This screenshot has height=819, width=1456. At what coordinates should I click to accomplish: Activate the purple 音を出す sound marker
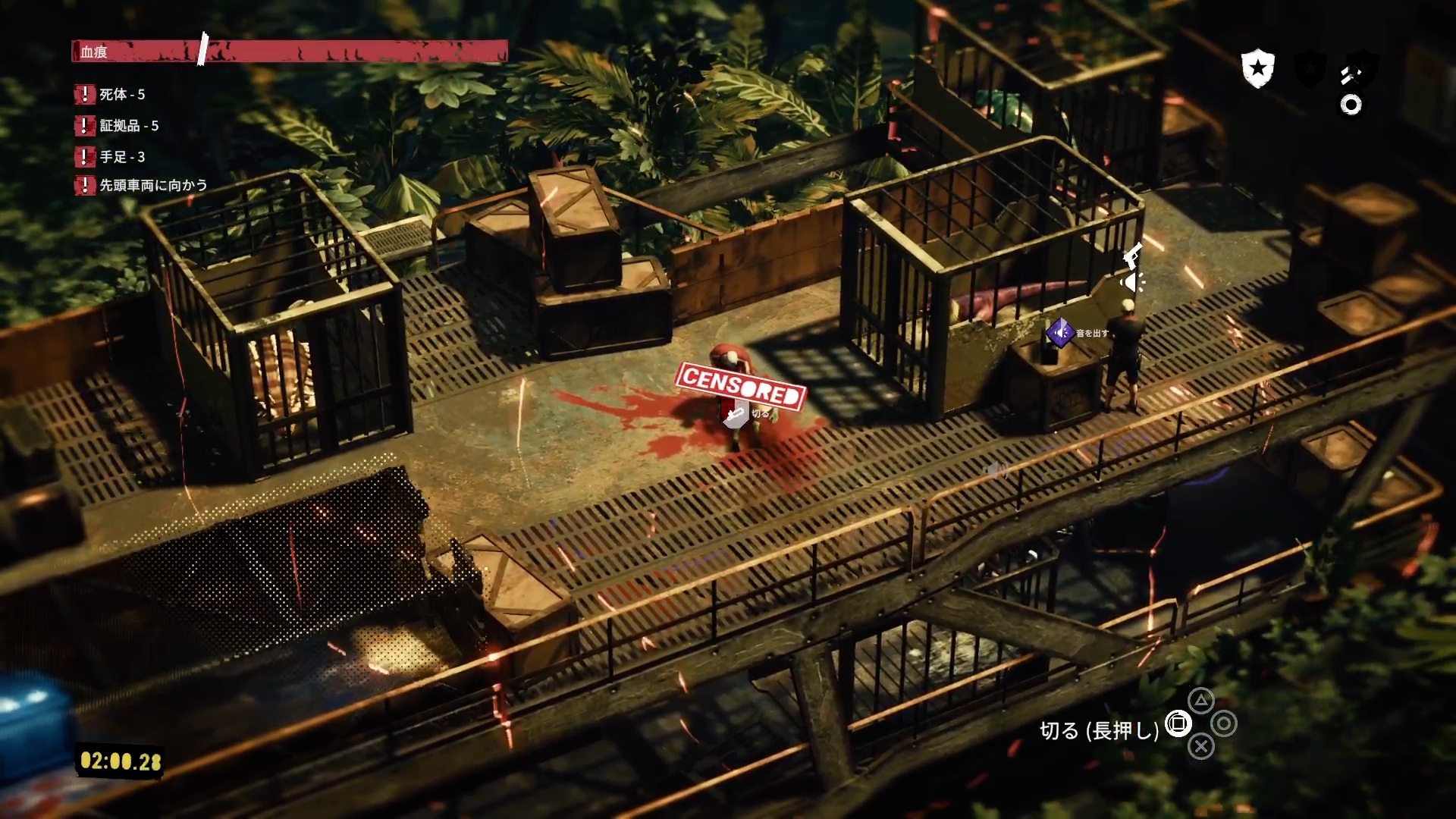(x=1060, y=332)
